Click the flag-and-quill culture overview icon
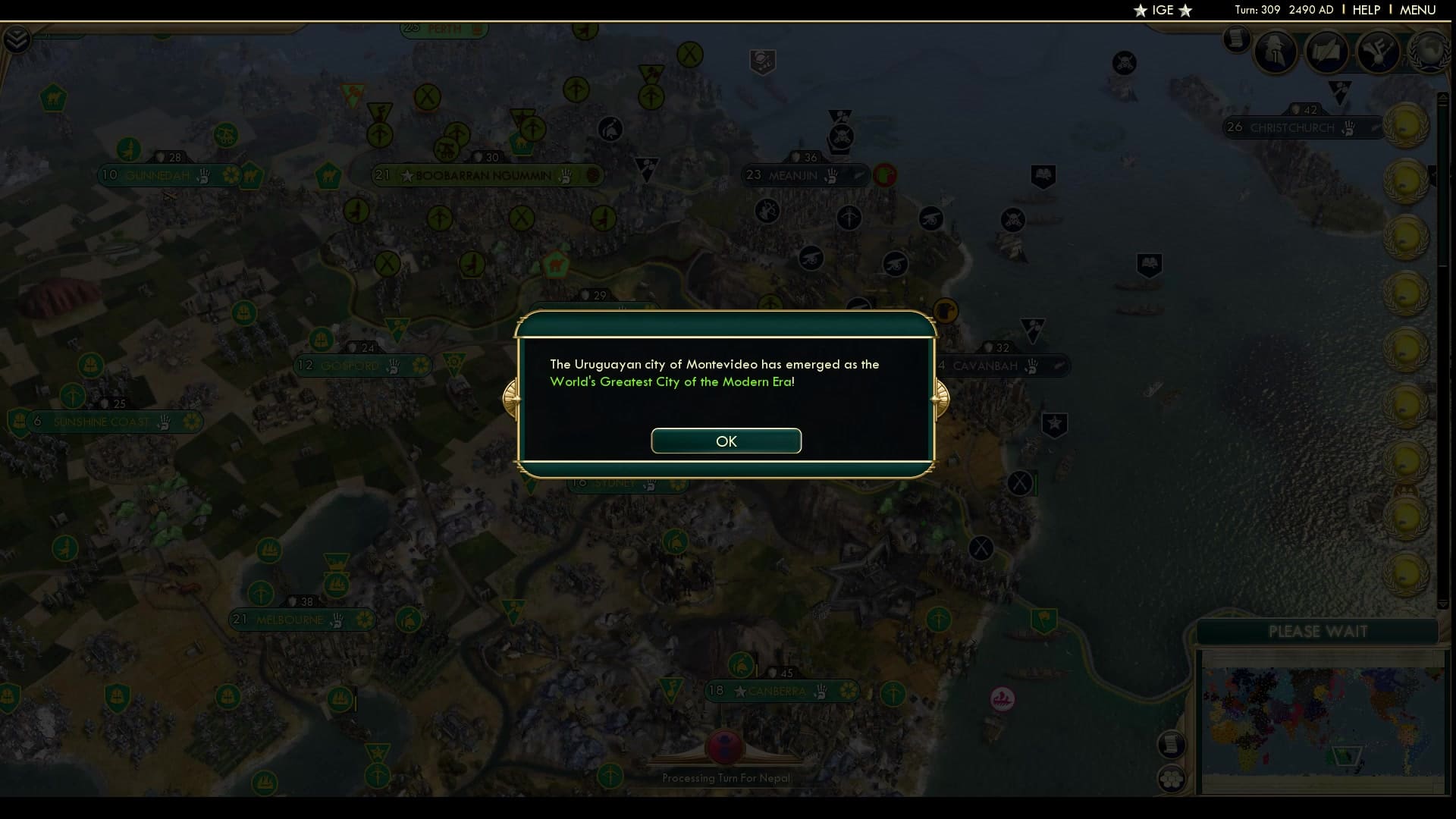 (1328, 52)
